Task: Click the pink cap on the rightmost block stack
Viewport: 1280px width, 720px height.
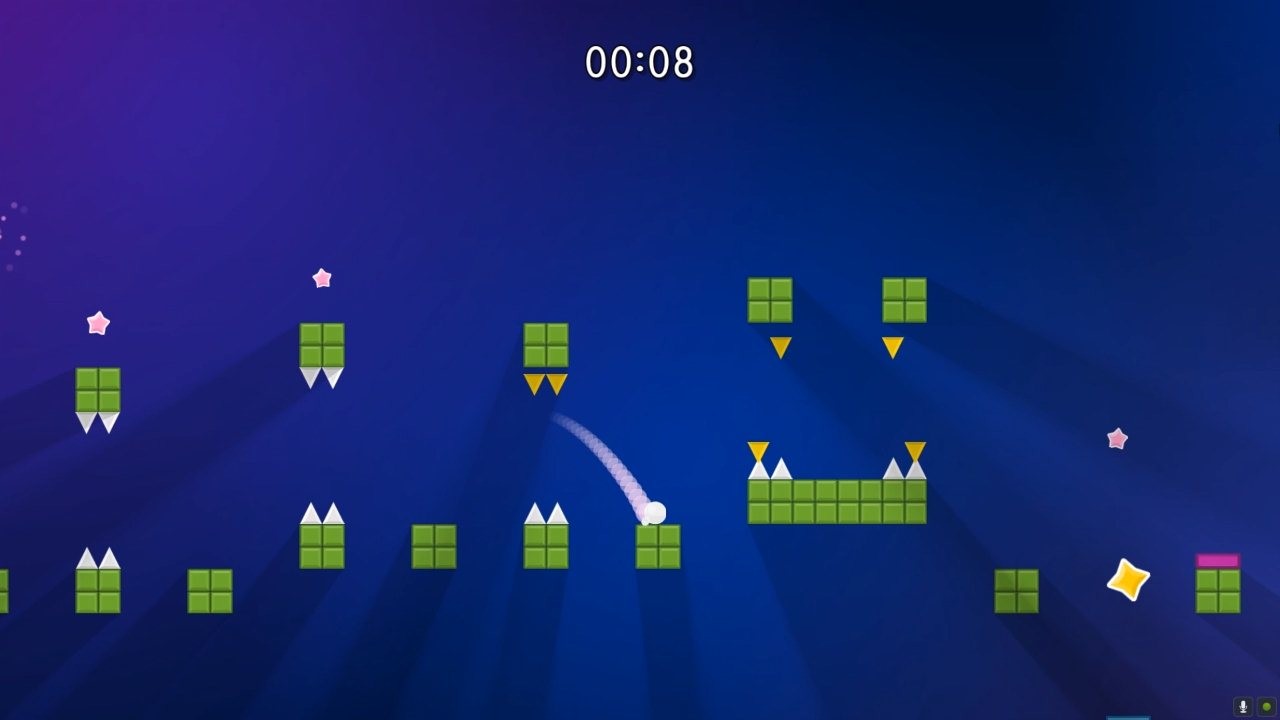Action: coord(1218,560)
